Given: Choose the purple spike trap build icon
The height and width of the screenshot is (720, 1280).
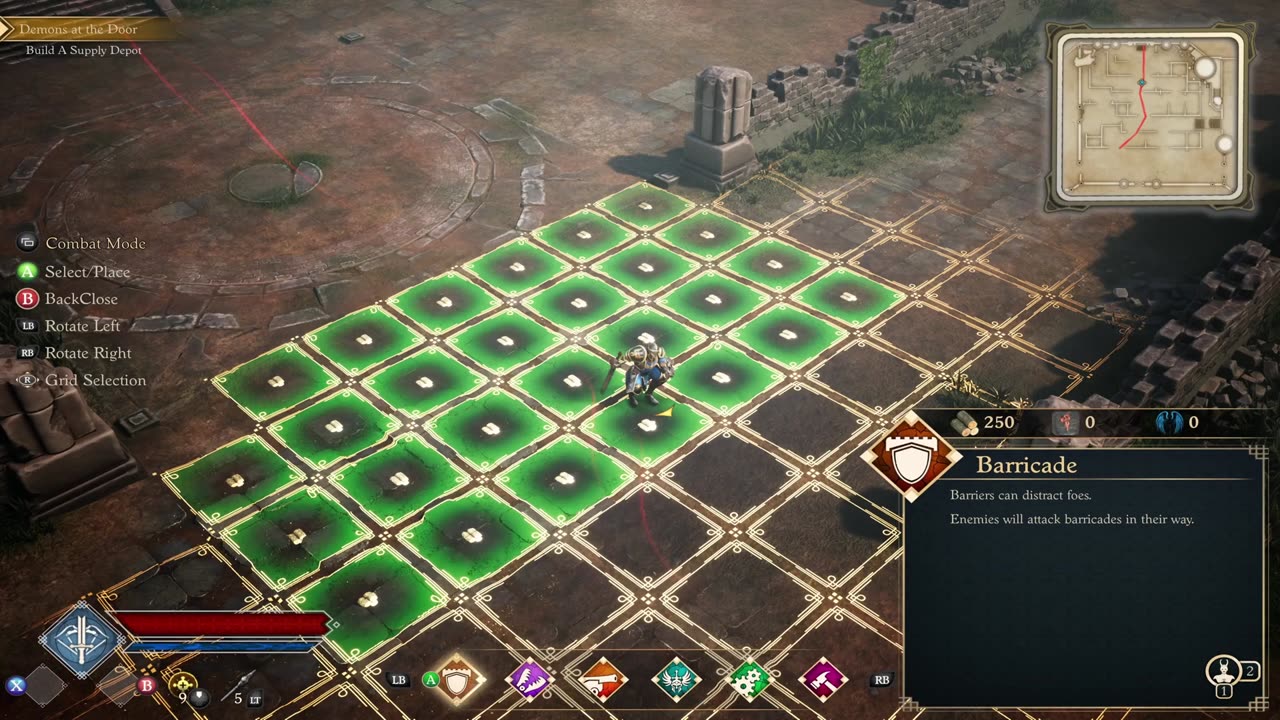Looking at the screenshot, I should tap(529, 680).
